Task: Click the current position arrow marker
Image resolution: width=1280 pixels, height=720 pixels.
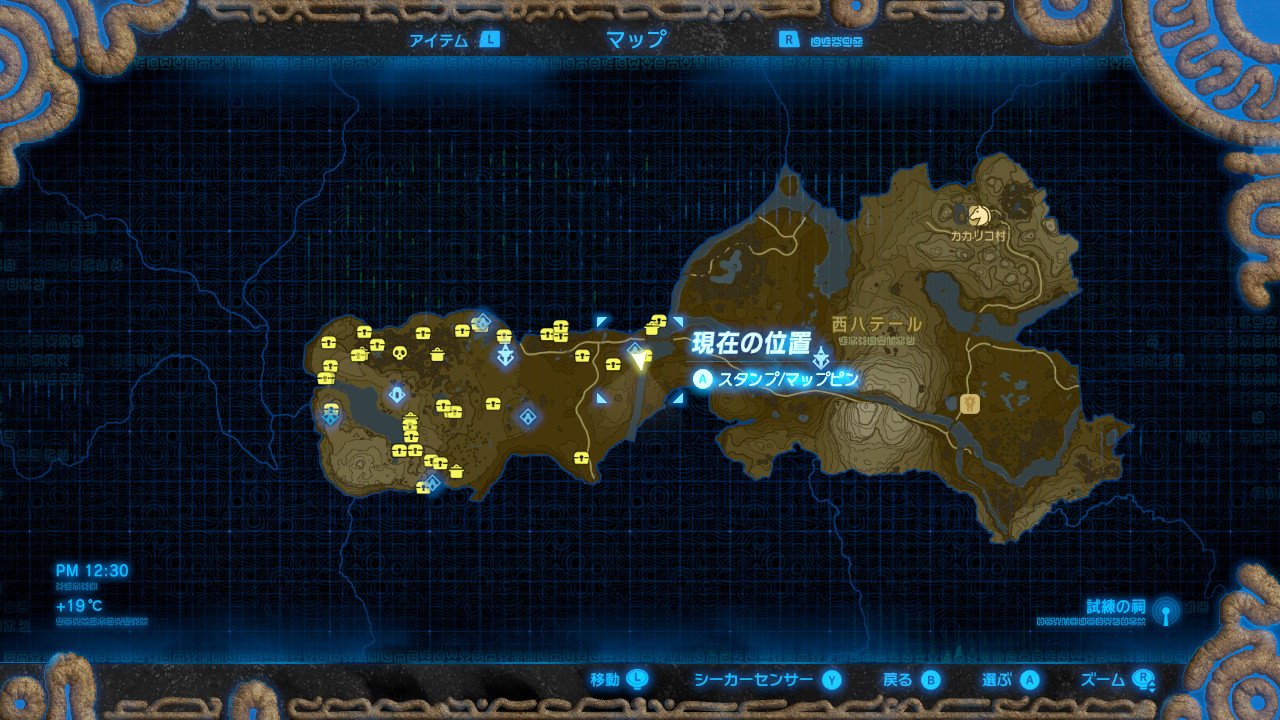Action: coord(640,356)
